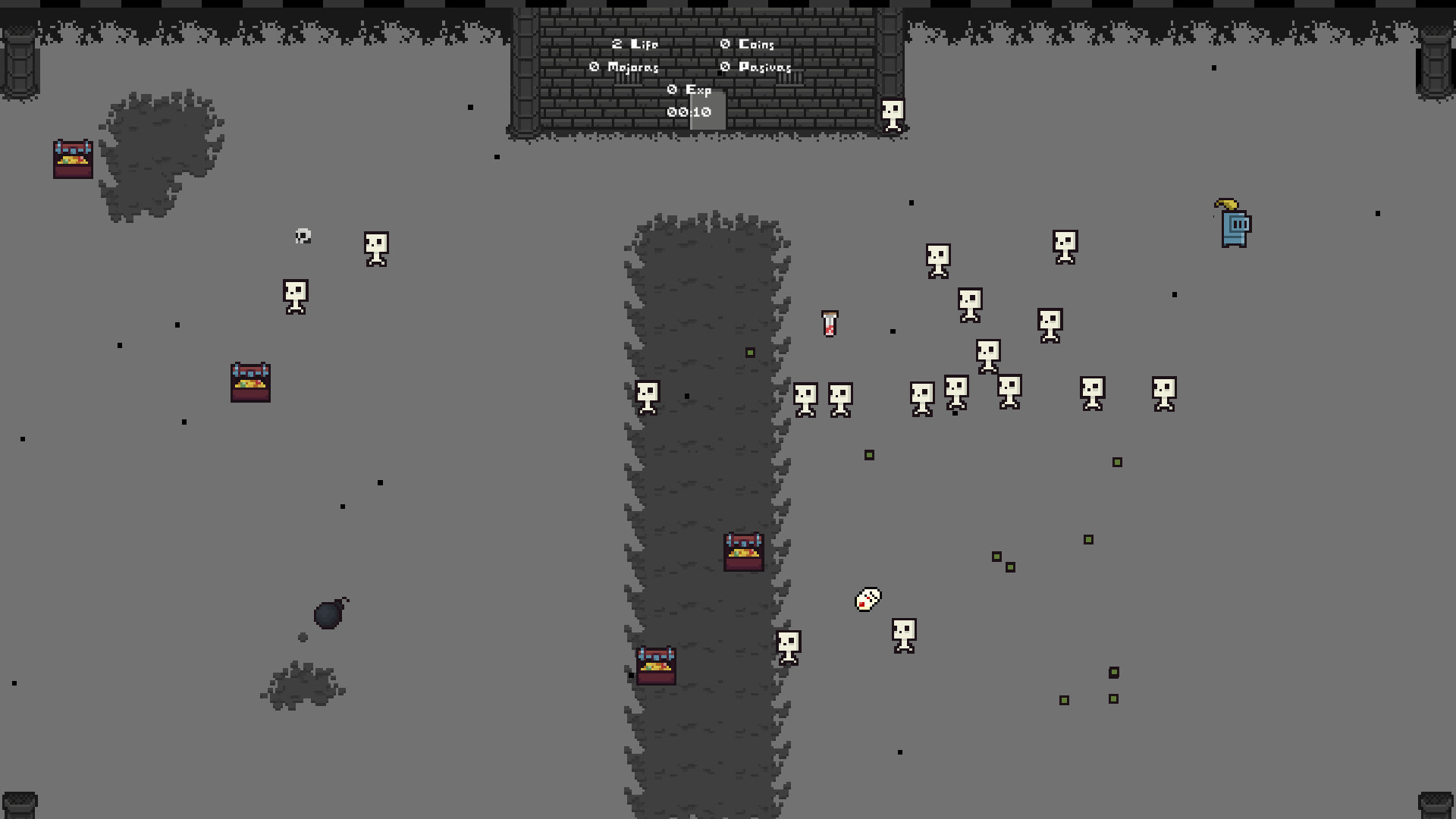Click the 0 Coins counter

pyautogui.click(x=748, y=45)
